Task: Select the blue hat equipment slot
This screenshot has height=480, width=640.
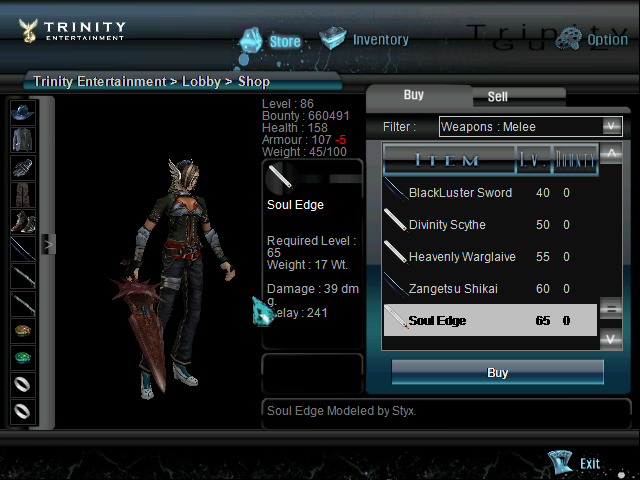Action: coord(23,112)
